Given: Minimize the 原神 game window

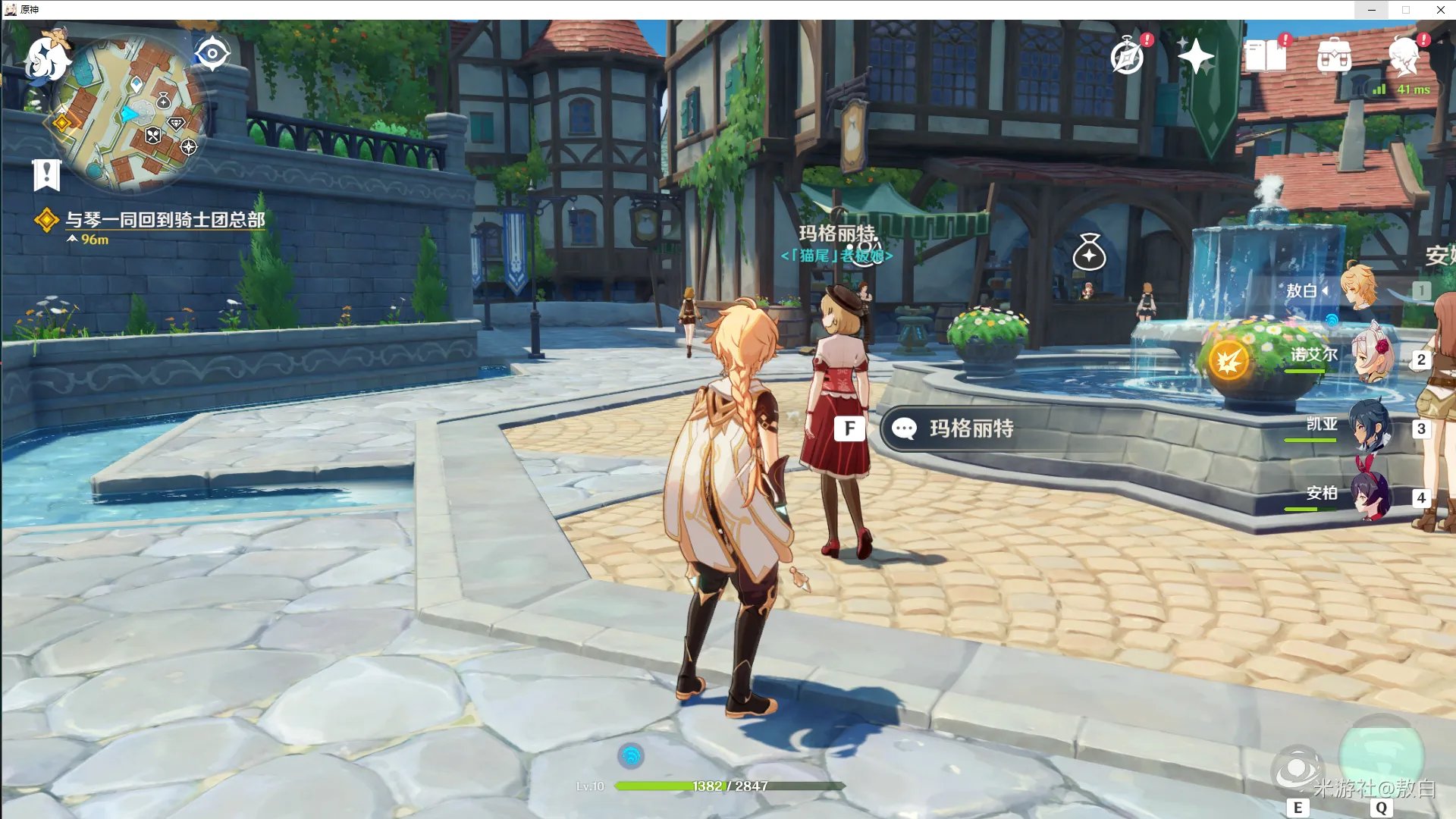Looking at the screenshot, I should [x=1371, y=10].
